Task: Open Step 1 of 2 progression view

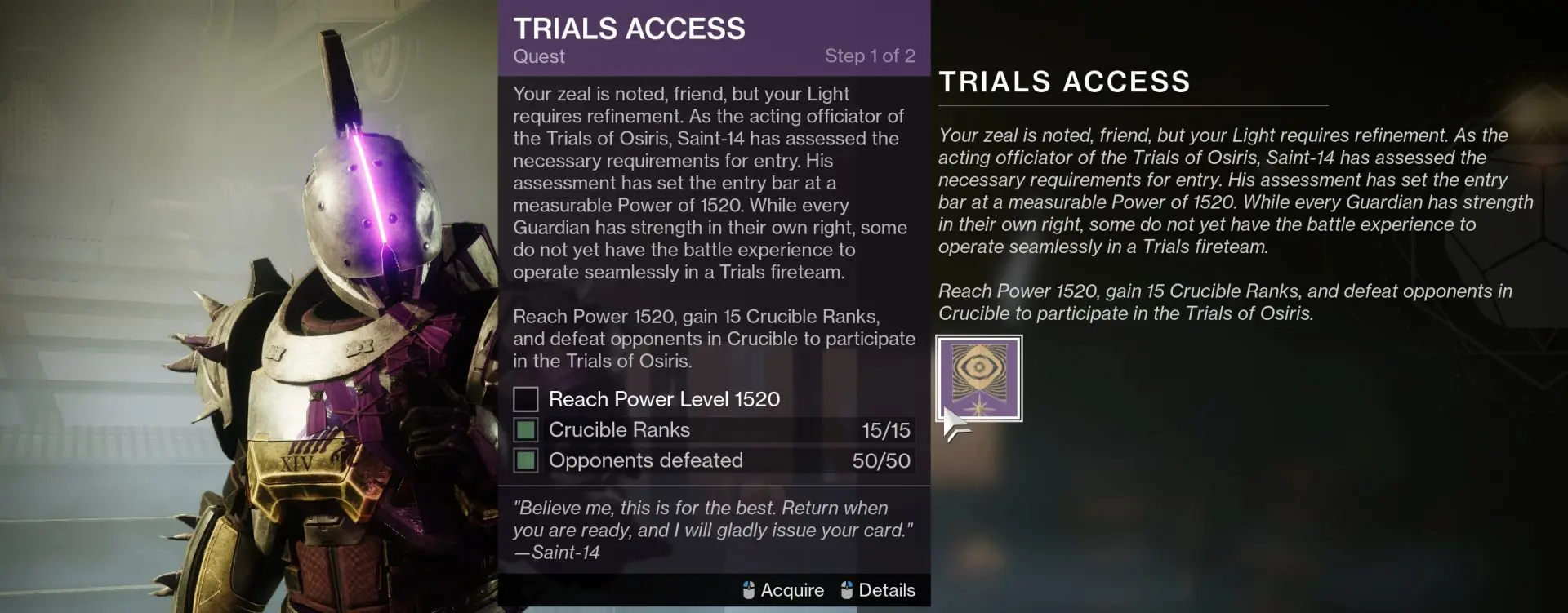Action: 871,56
